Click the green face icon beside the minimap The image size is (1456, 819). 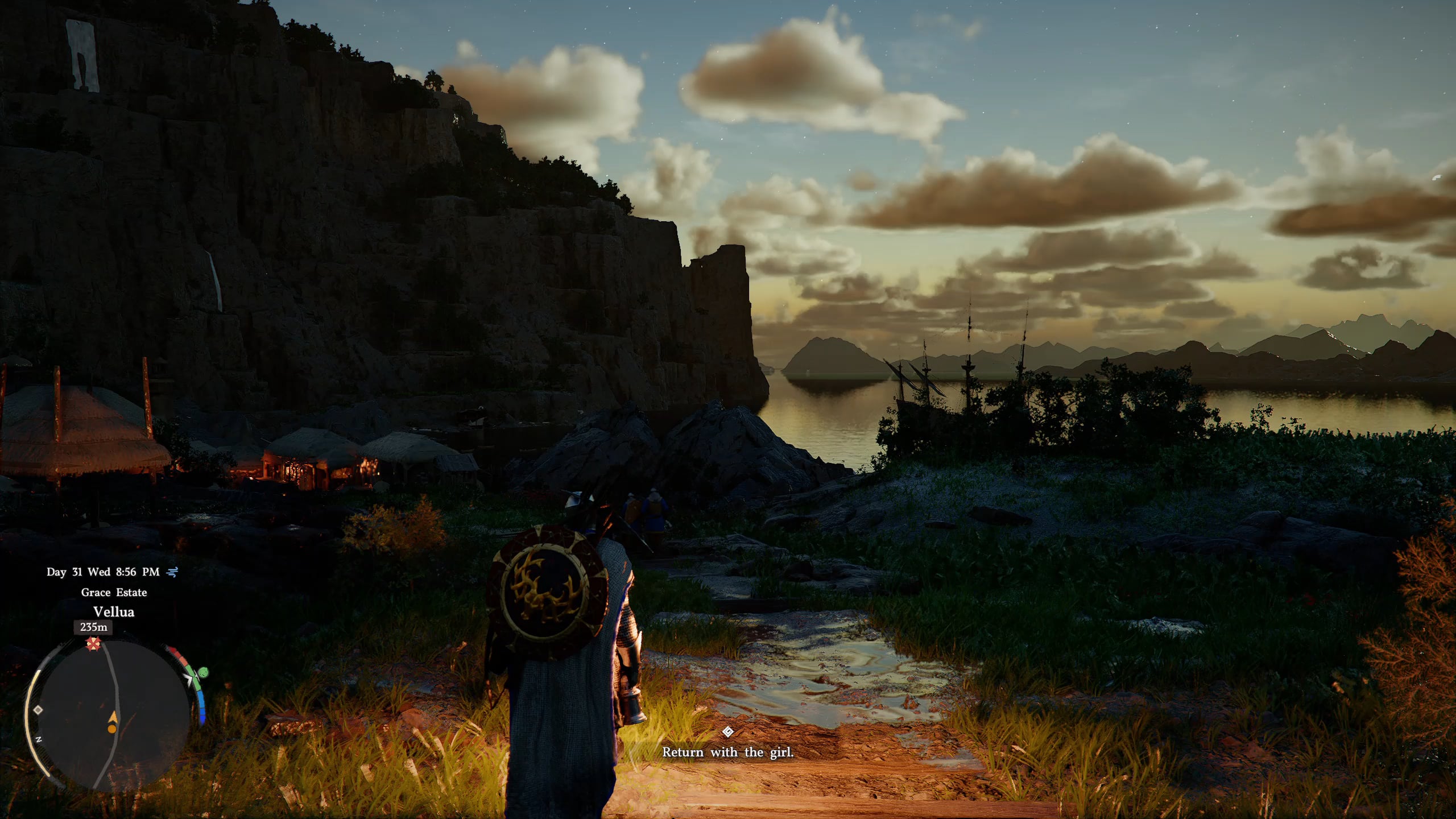pyautogui.click(x=203, y=673)
